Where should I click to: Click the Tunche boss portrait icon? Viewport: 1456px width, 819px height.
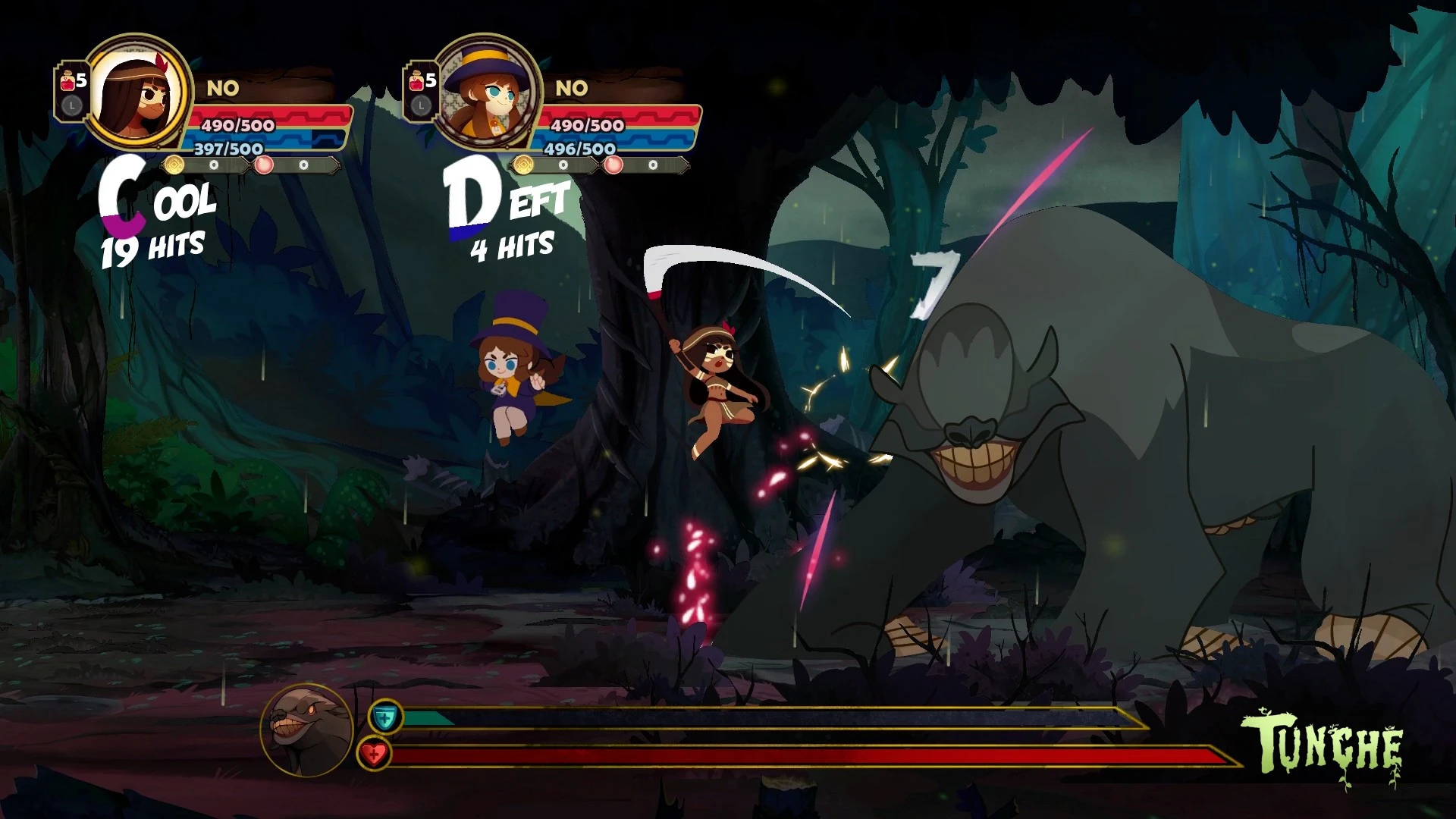[x=306, y=730]
